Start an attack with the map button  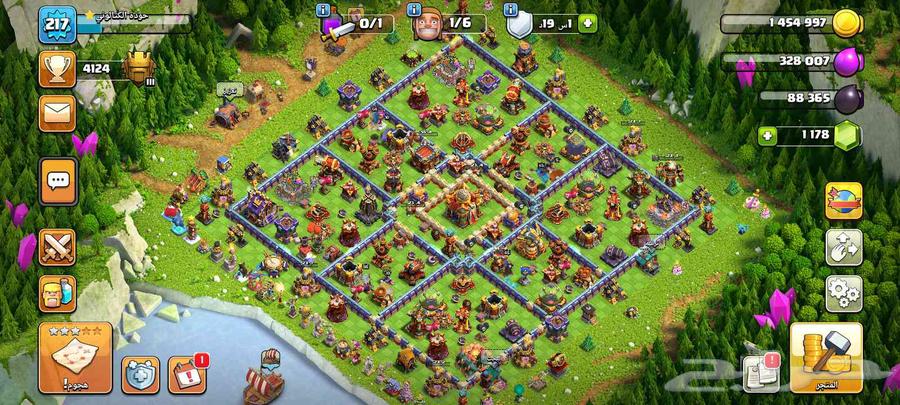[x=75, y=355]
